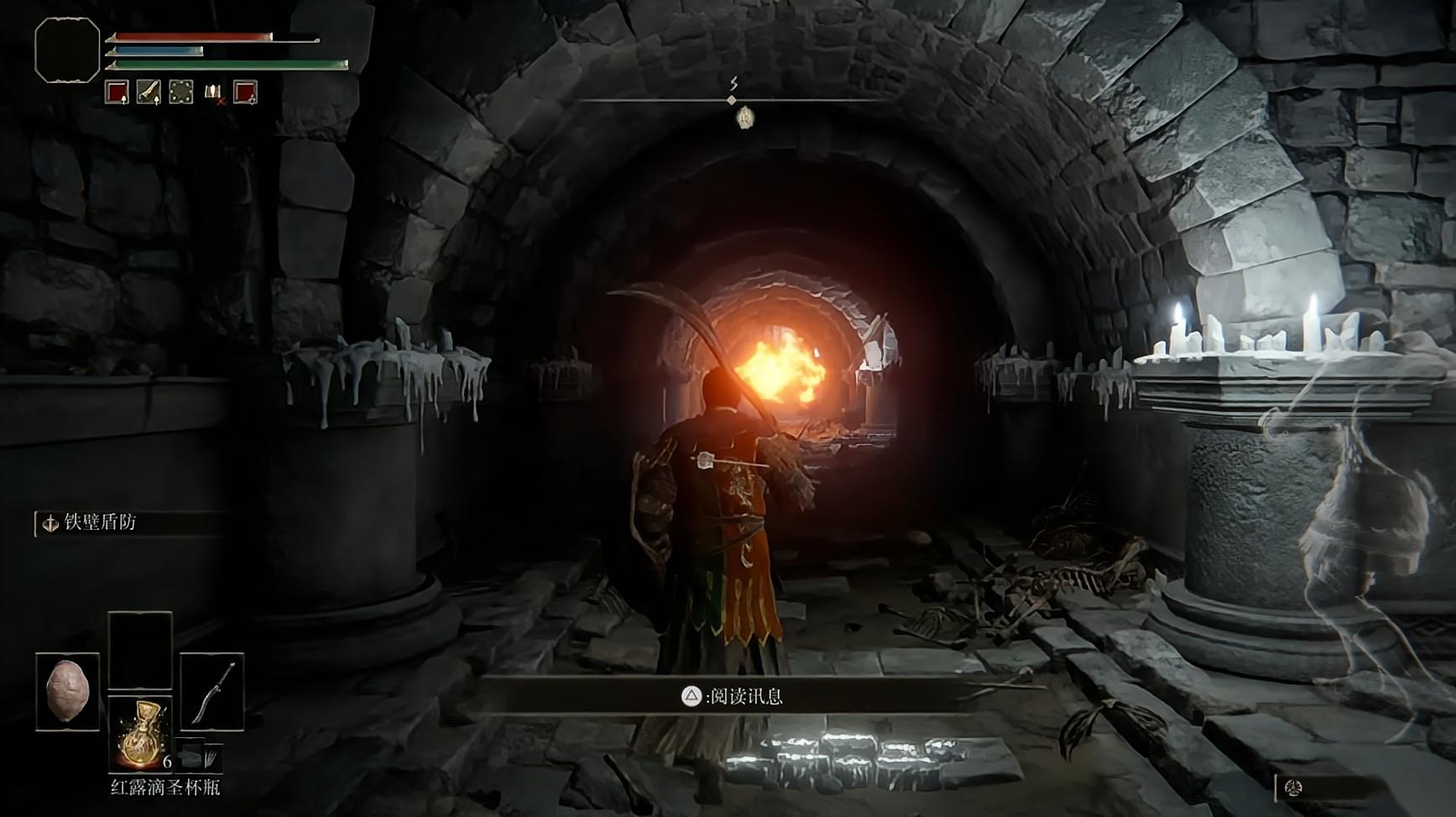Select the 铁壁盾防 skill label
Viewport: 1456px width, 817px height.
(99, 522)
